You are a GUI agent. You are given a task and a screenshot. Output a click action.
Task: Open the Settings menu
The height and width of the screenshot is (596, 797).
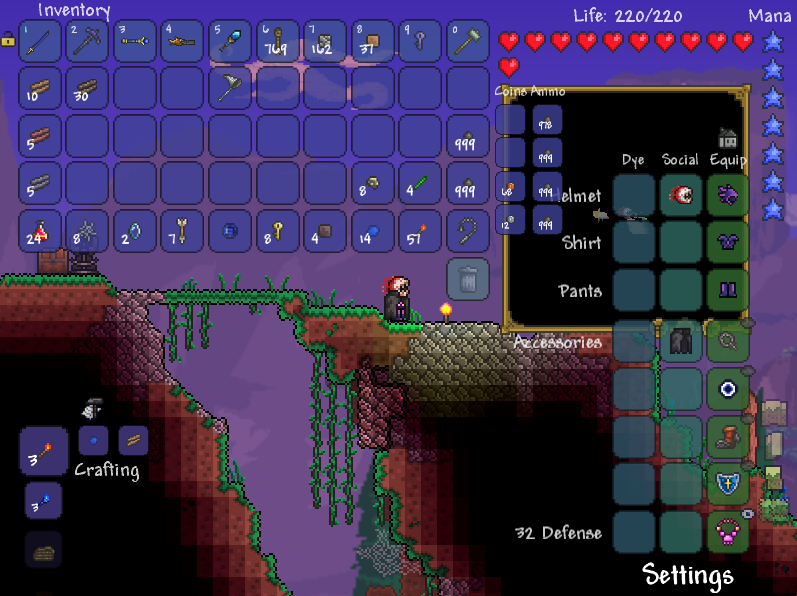(688, 575)
